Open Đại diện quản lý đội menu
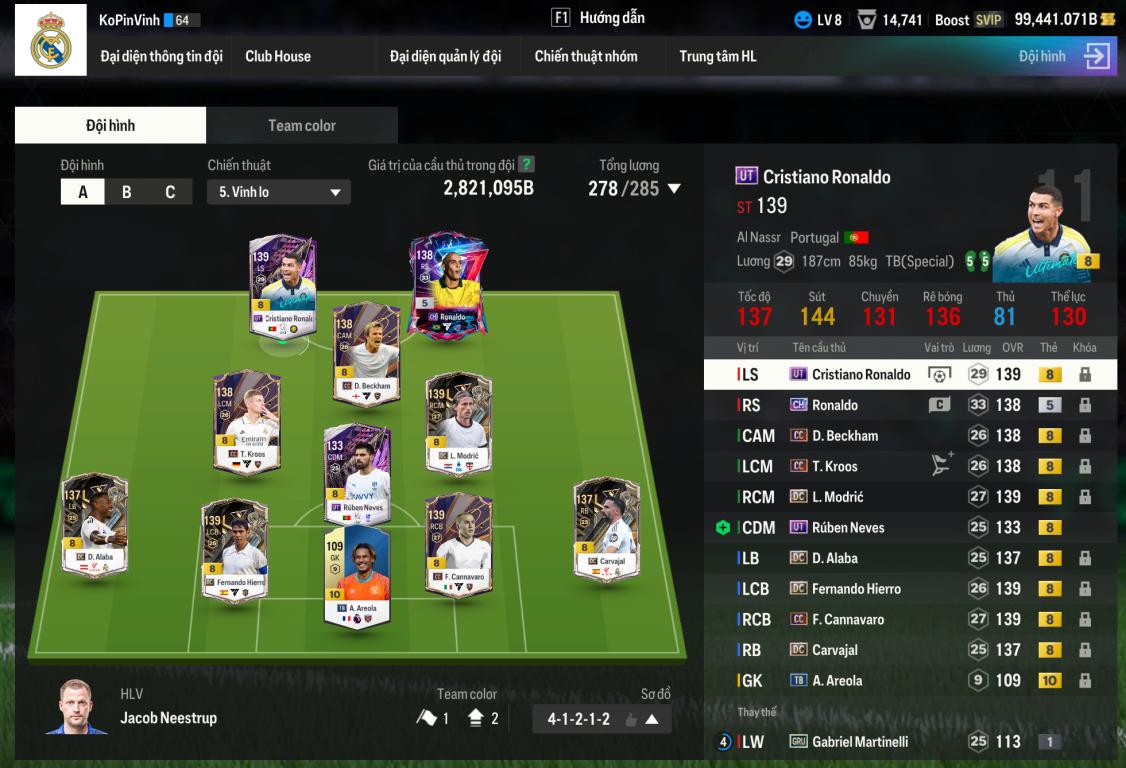This screenshot has width=1126, height=768. pos(445,56)
